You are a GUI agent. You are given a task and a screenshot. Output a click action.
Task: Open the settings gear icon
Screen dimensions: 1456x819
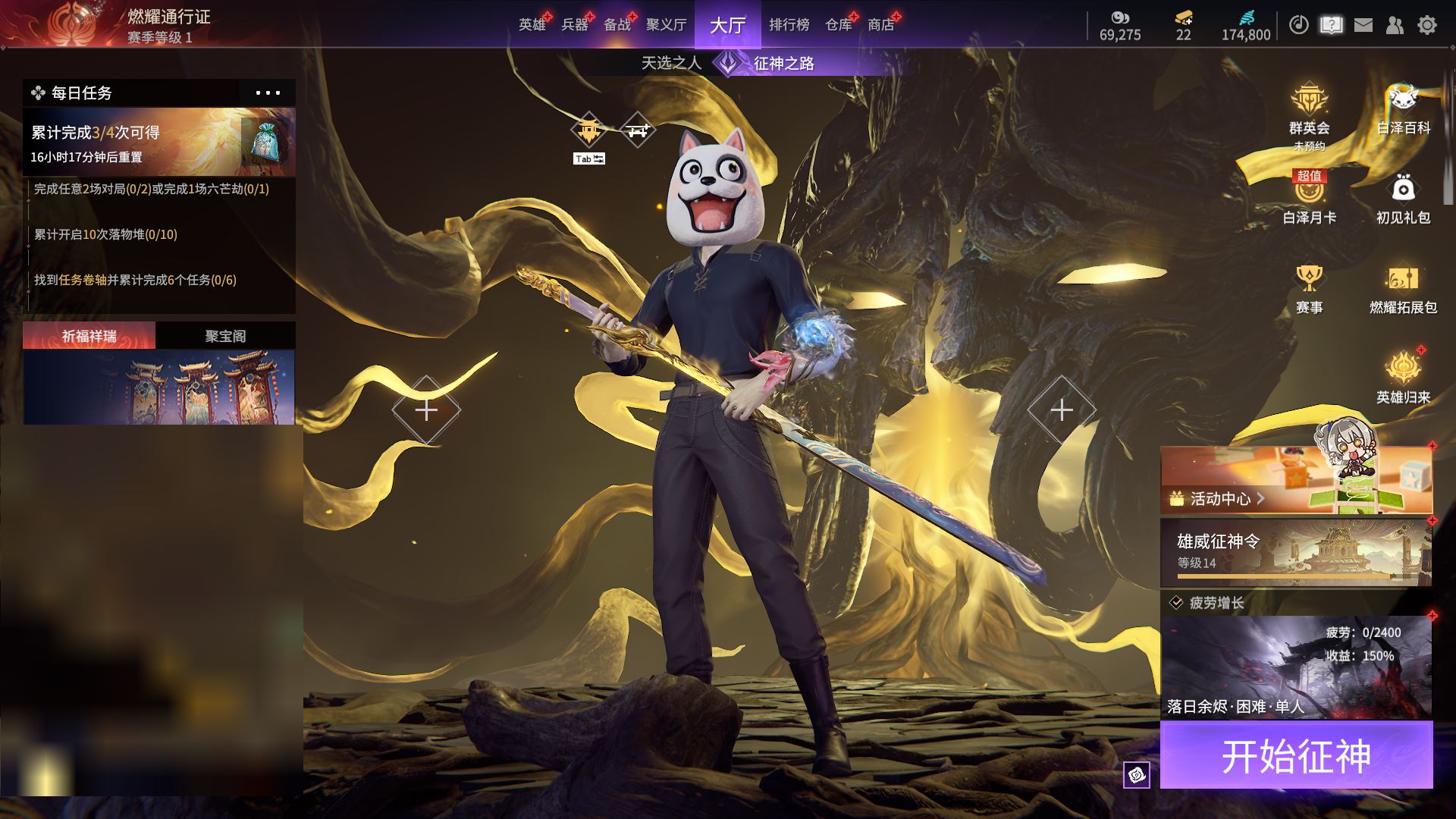[x=1426, y=25]
